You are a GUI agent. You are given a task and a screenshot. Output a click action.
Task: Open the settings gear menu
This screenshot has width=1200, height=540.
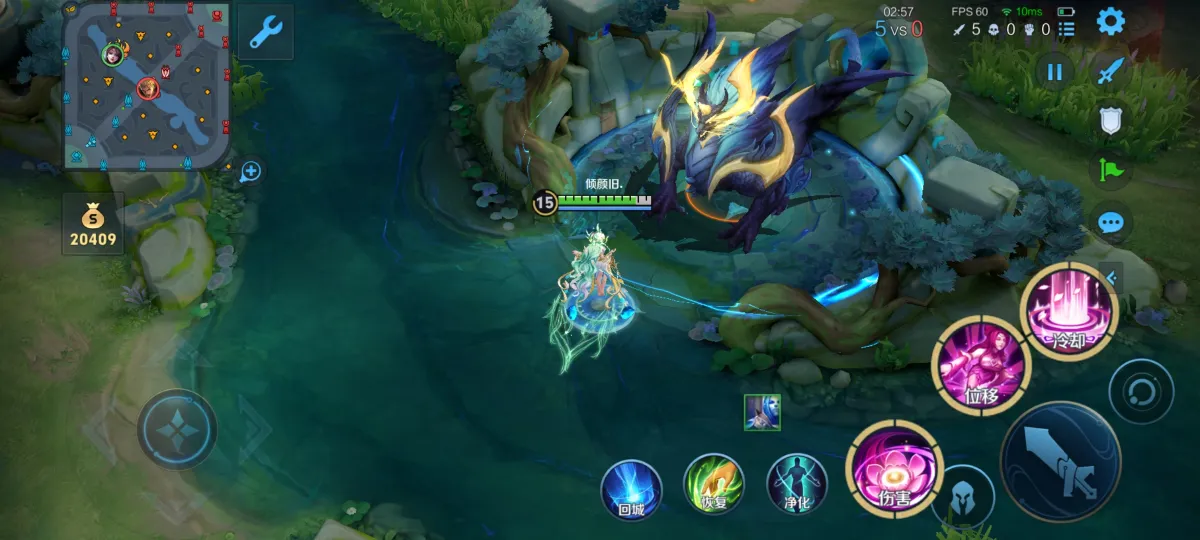(x=1111, y=21)
